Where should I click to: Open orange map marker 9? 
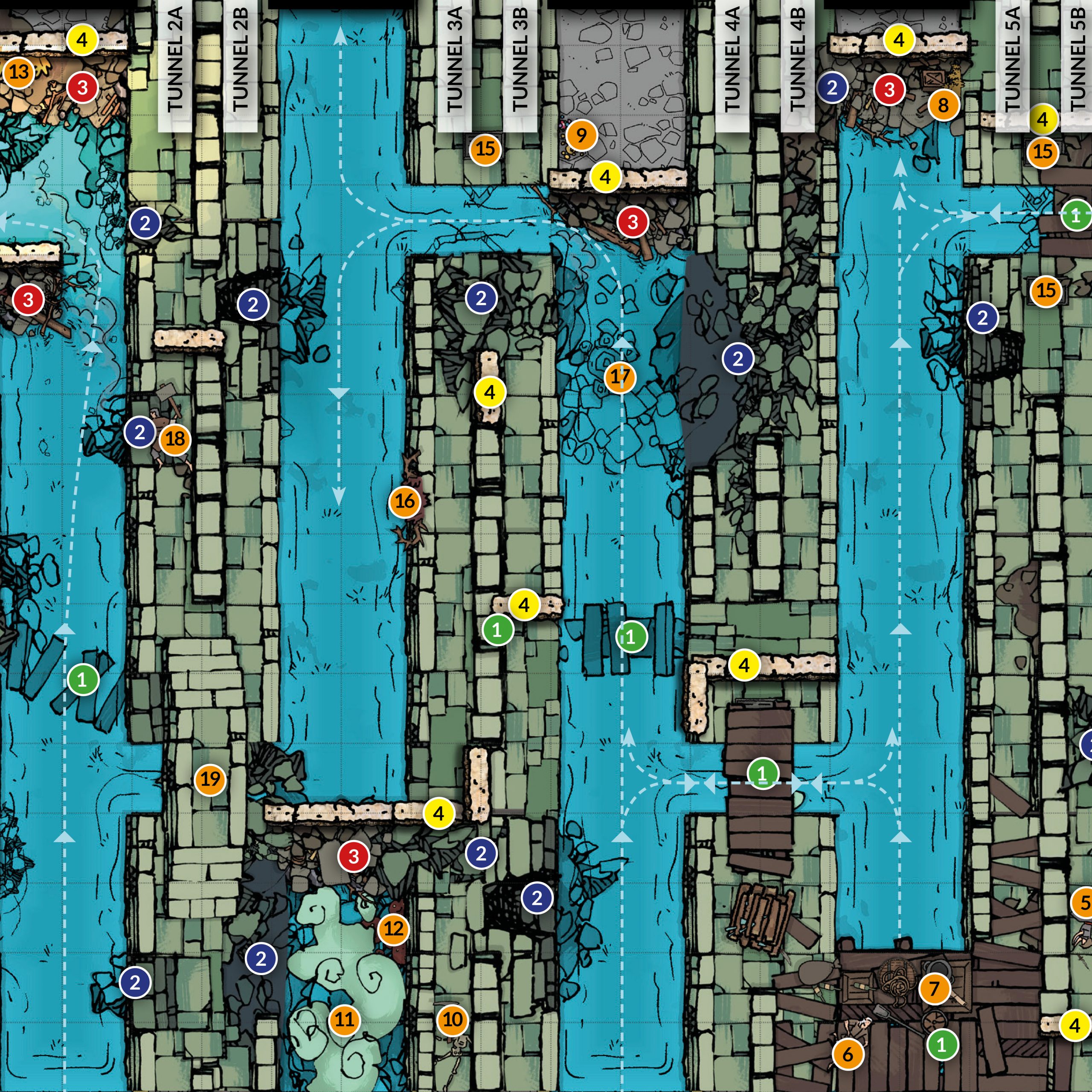coord(581,135)
